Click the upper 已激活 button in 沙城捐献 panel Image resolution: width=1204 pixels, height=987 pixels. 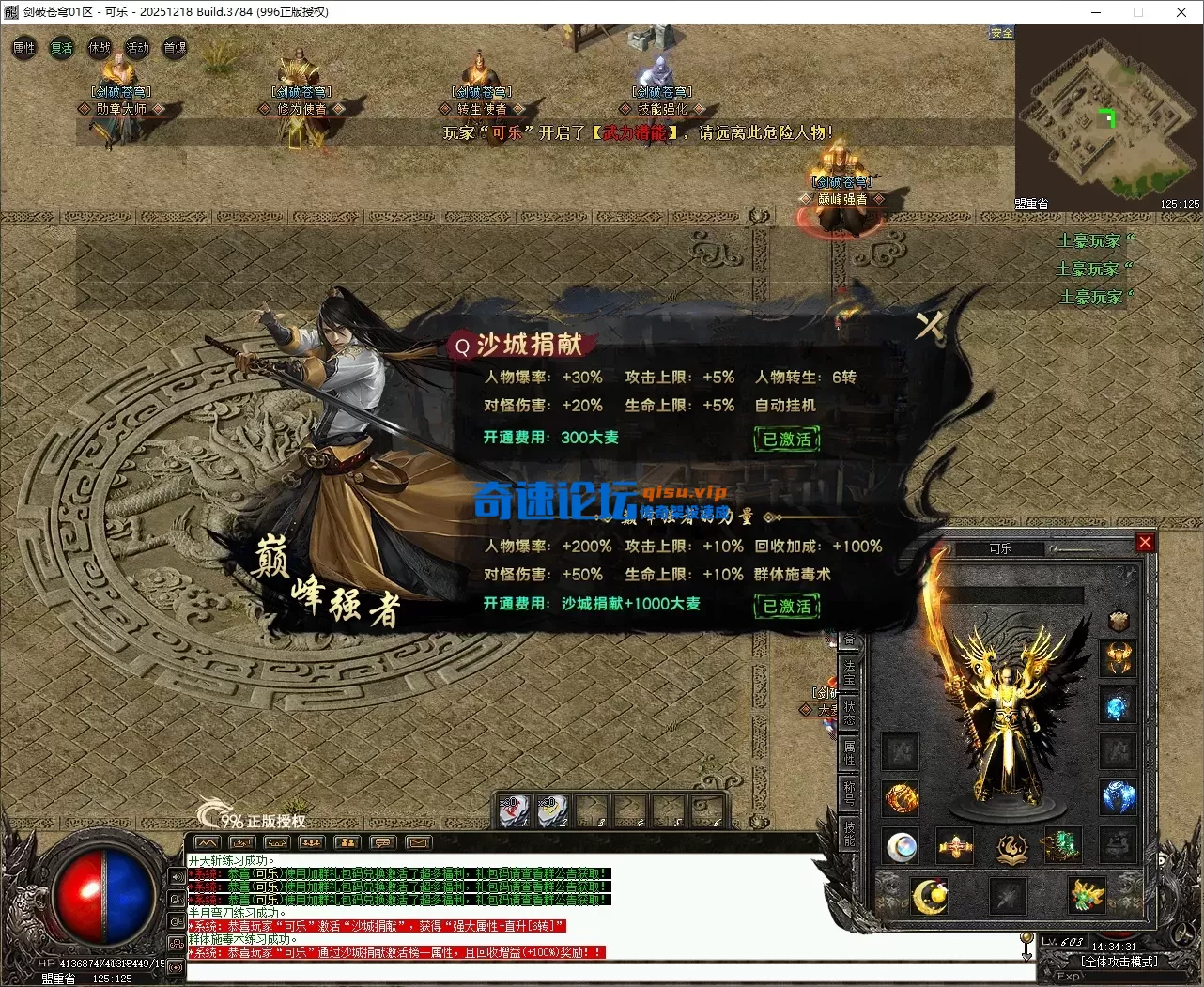[x=787, y=439]
